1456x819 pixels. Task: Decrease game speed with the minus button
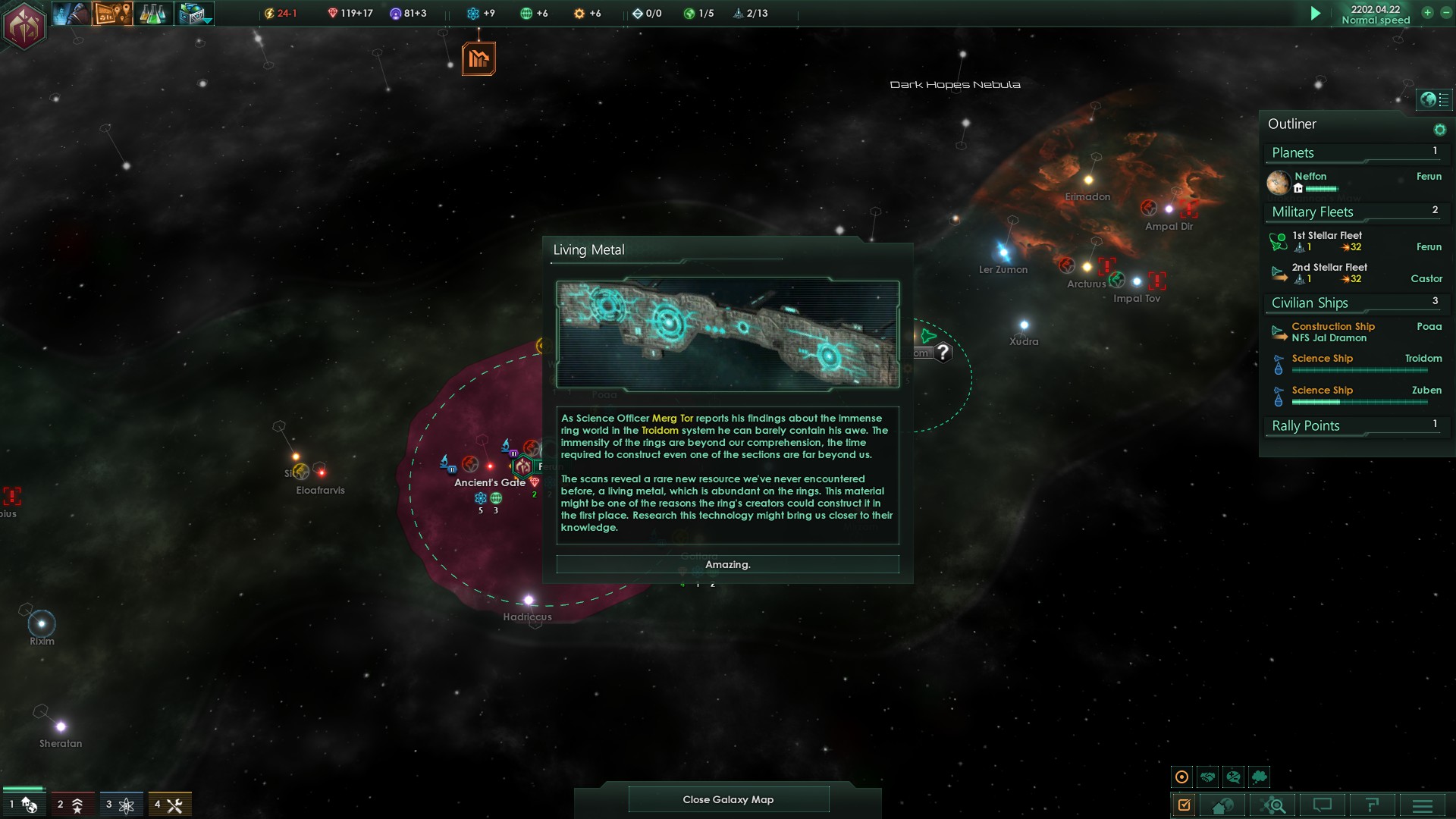click(1445, 12)
